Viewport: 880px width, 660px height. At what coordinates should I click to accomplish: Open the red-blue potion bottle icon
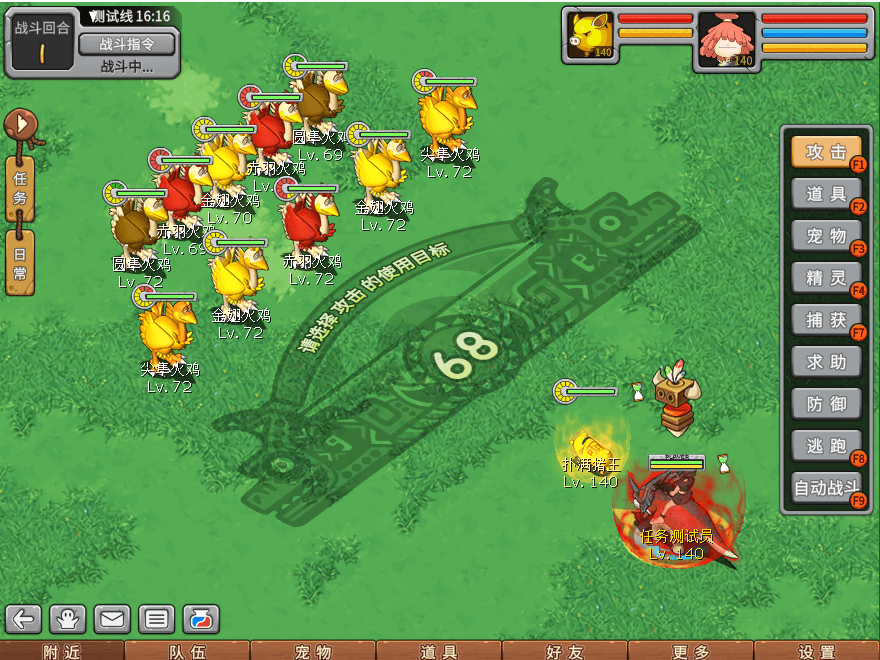point(200,619)
